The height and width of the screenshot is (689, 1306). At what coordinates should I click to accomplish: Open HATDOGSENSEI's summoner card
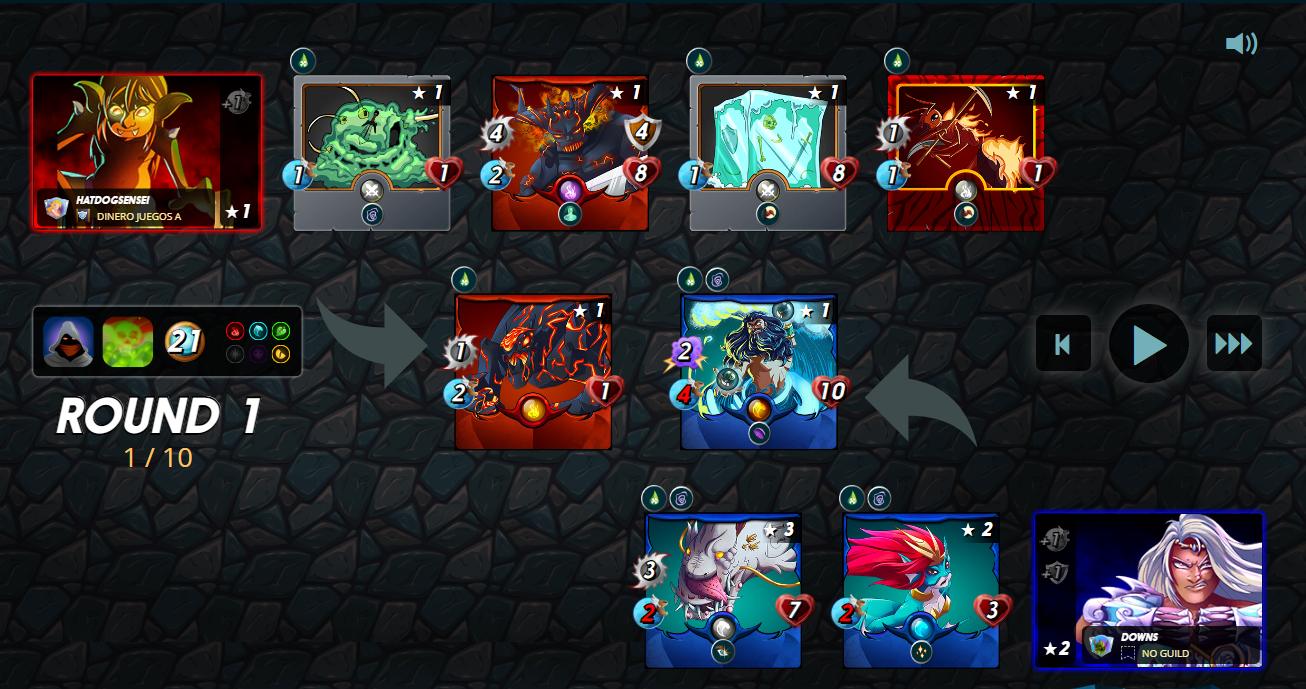coord(147,152)
